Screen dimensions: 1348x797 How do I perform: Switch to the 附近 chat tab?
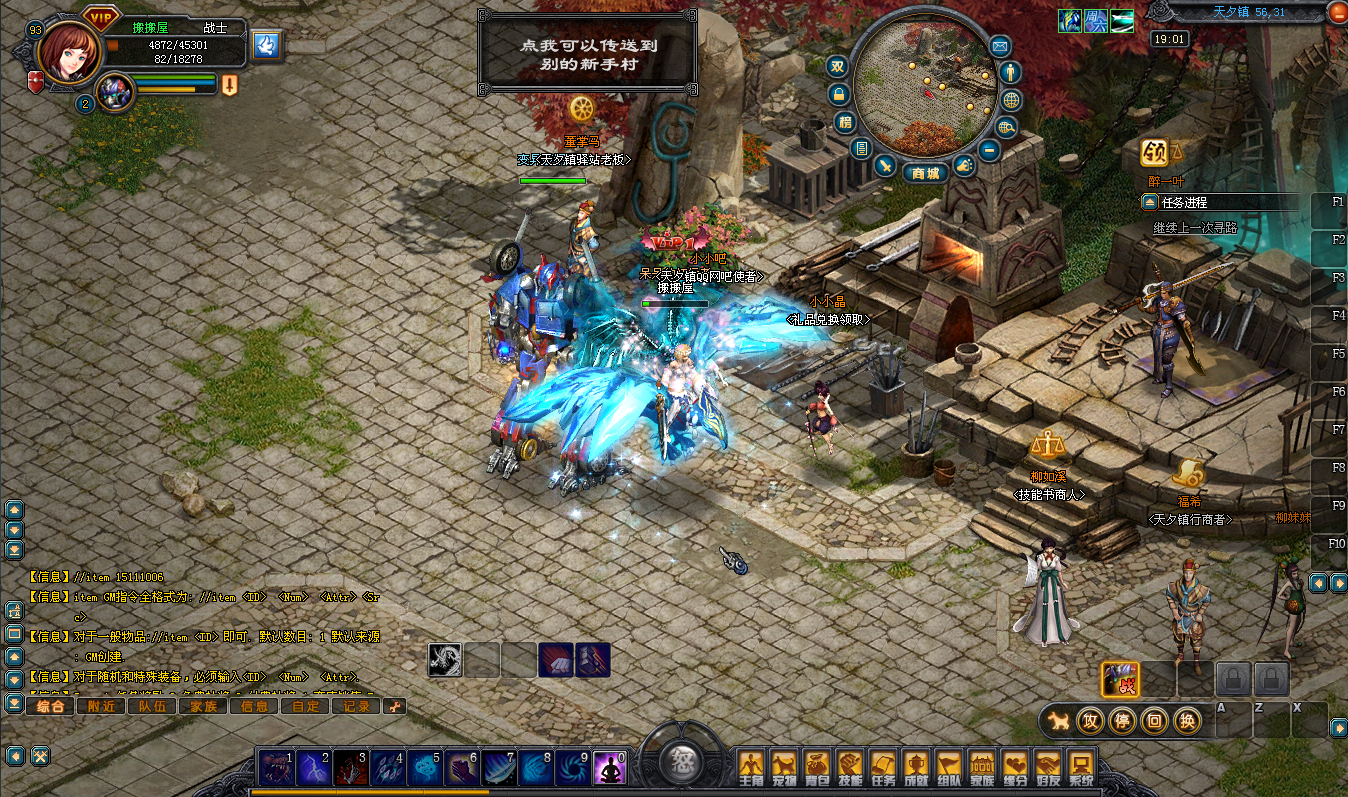click(x=101, y=706)
